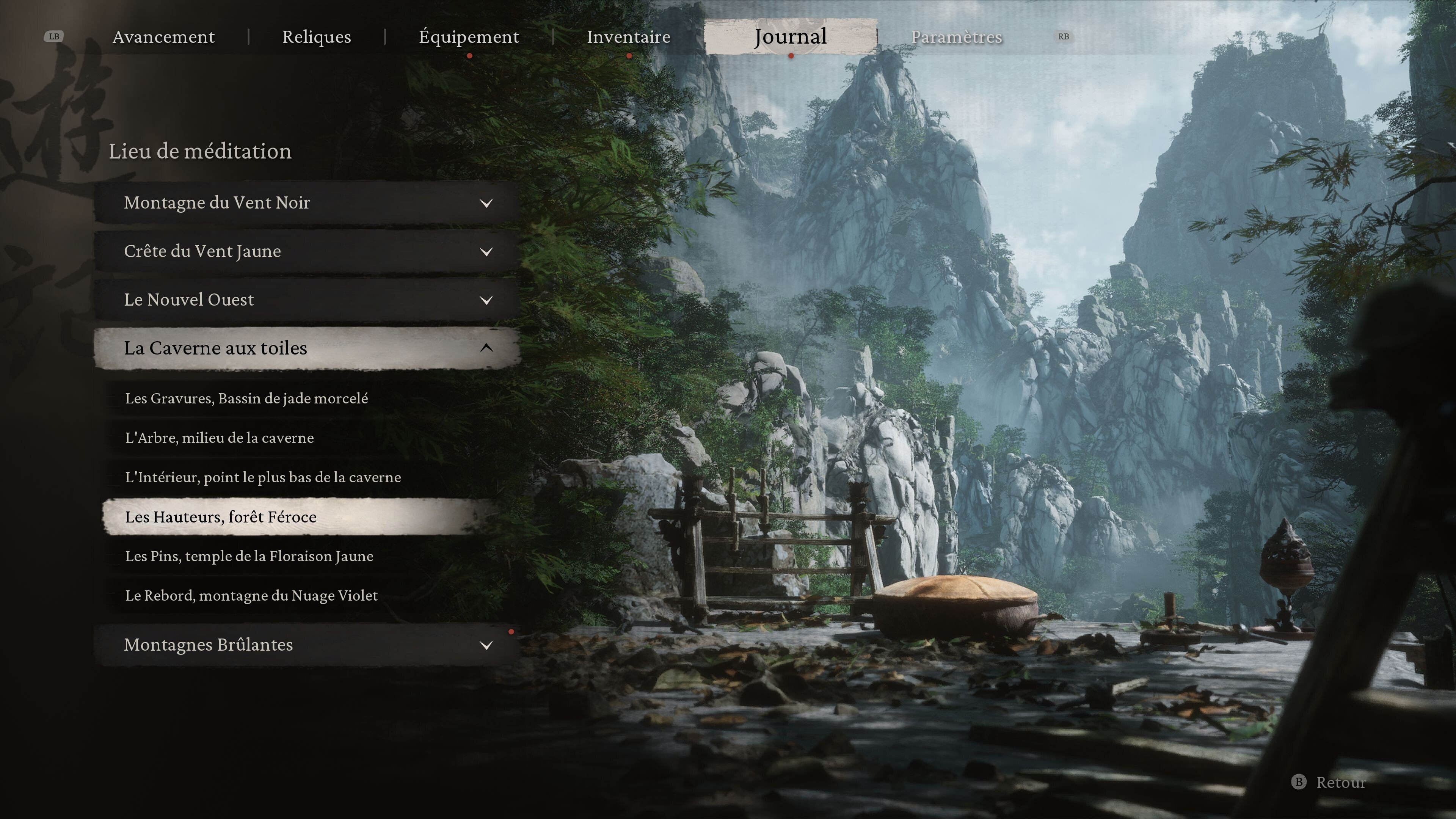Pick Les Pins, temple de la Floraison Jaune
The image size is (1456, 819).
tap(249, 556)
